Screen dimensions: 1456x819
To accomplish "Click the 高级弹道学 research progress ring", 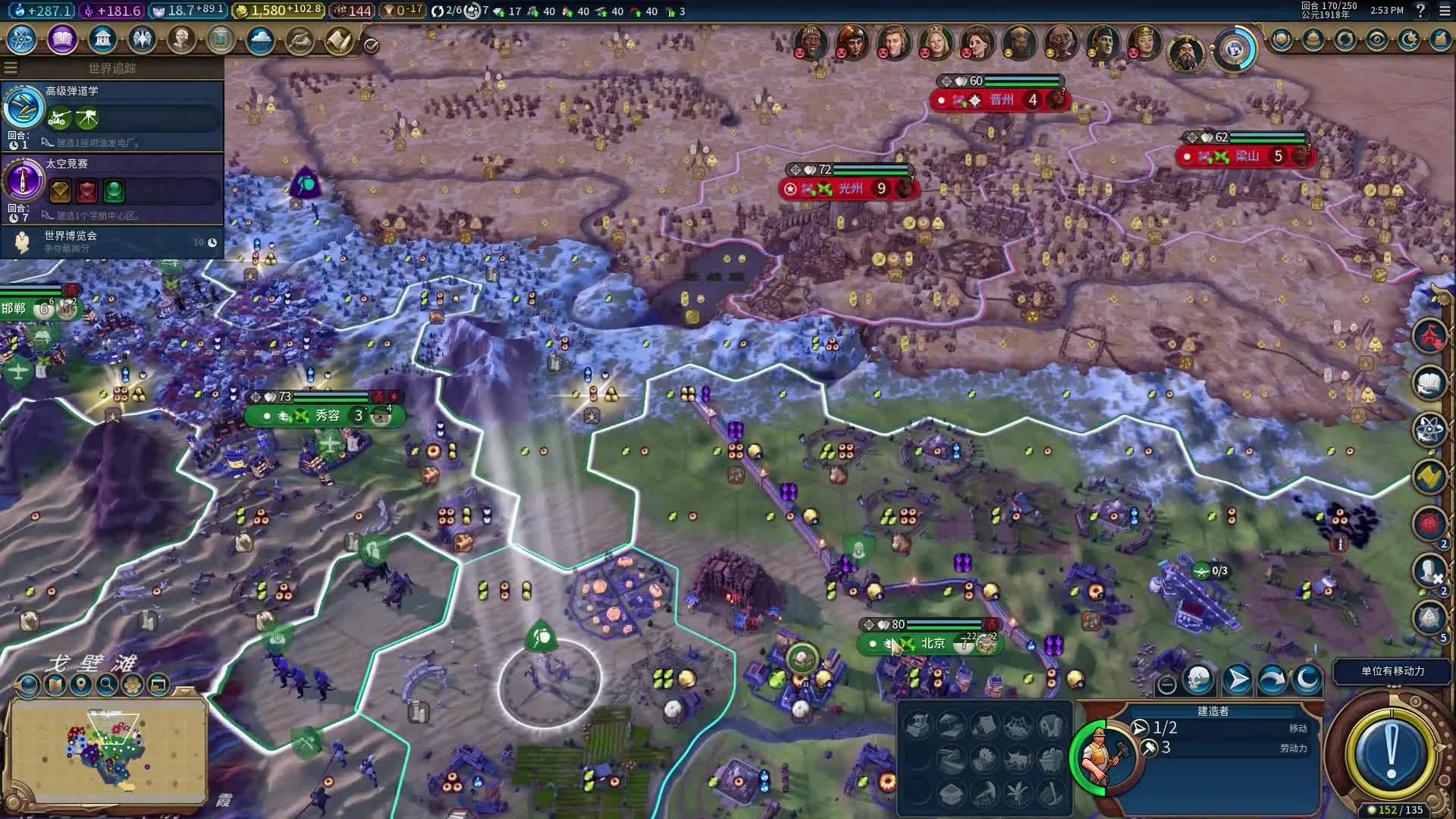I will click(x=24, y=108).
